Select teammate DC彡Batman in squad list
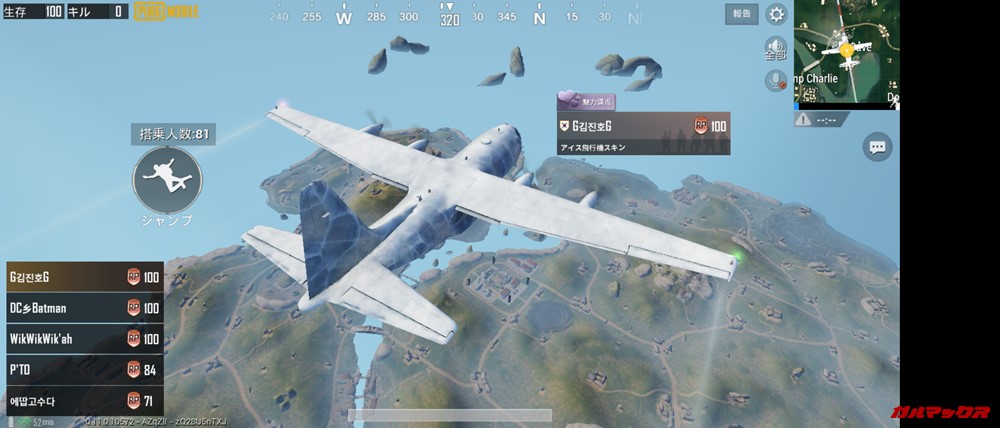1000x428 pixels. click(75, 308)
